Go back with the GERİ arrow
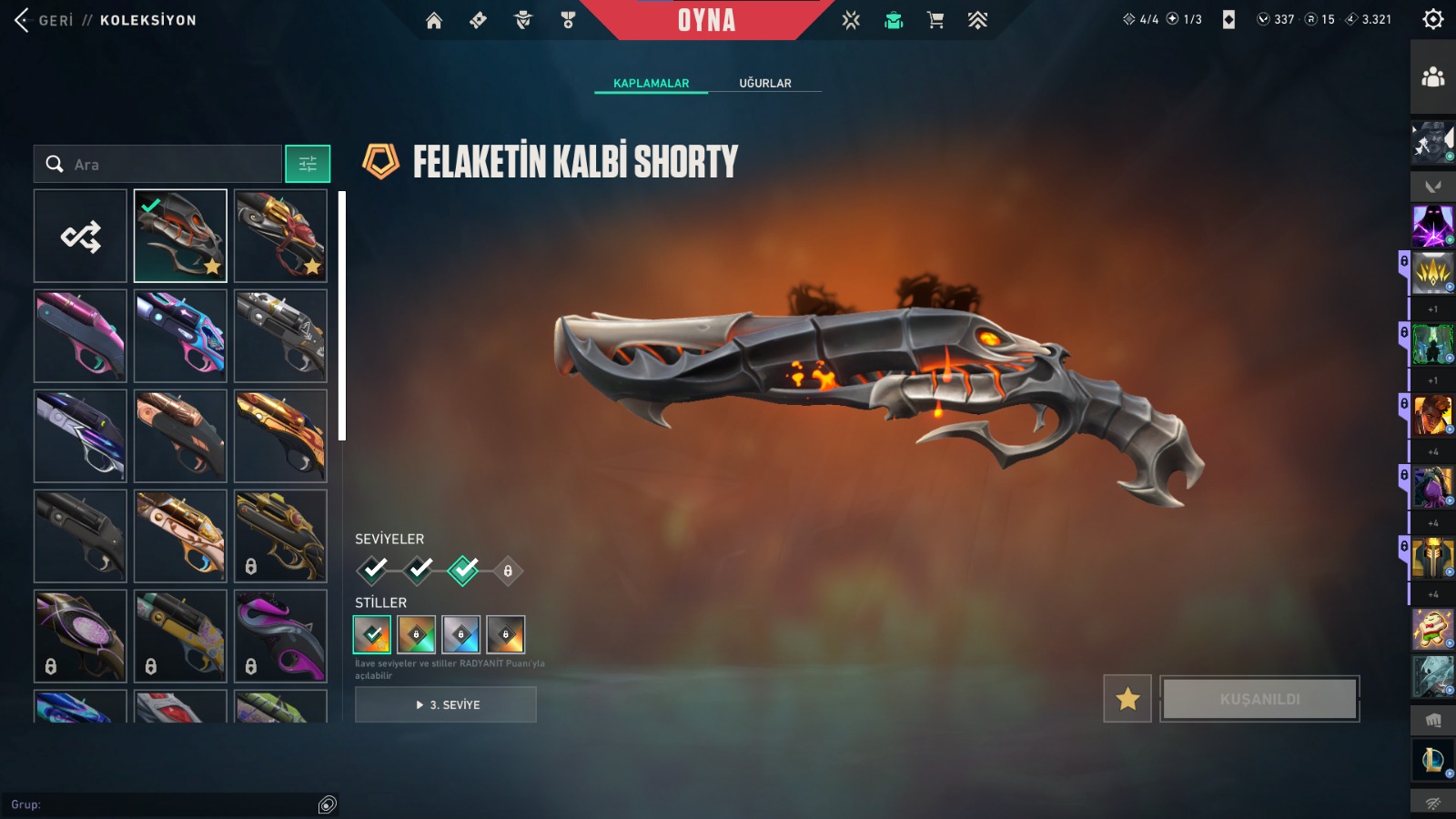 point(24,20)
